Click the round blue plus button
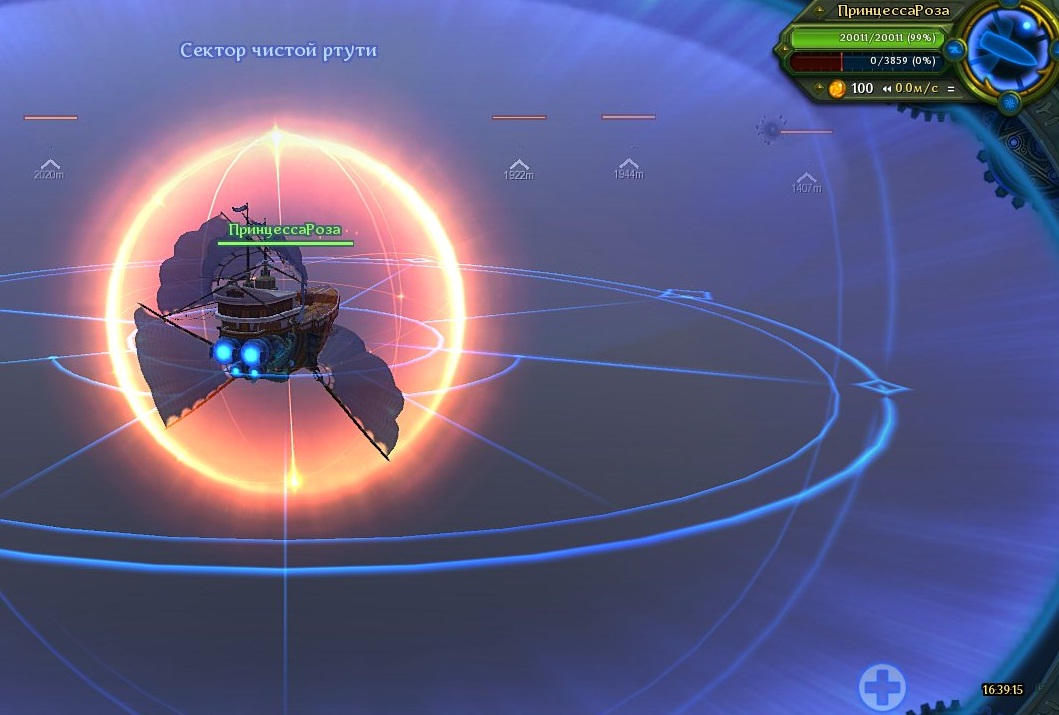The image size is (1059, 715). pyautogui.click(x=882, y=687)
